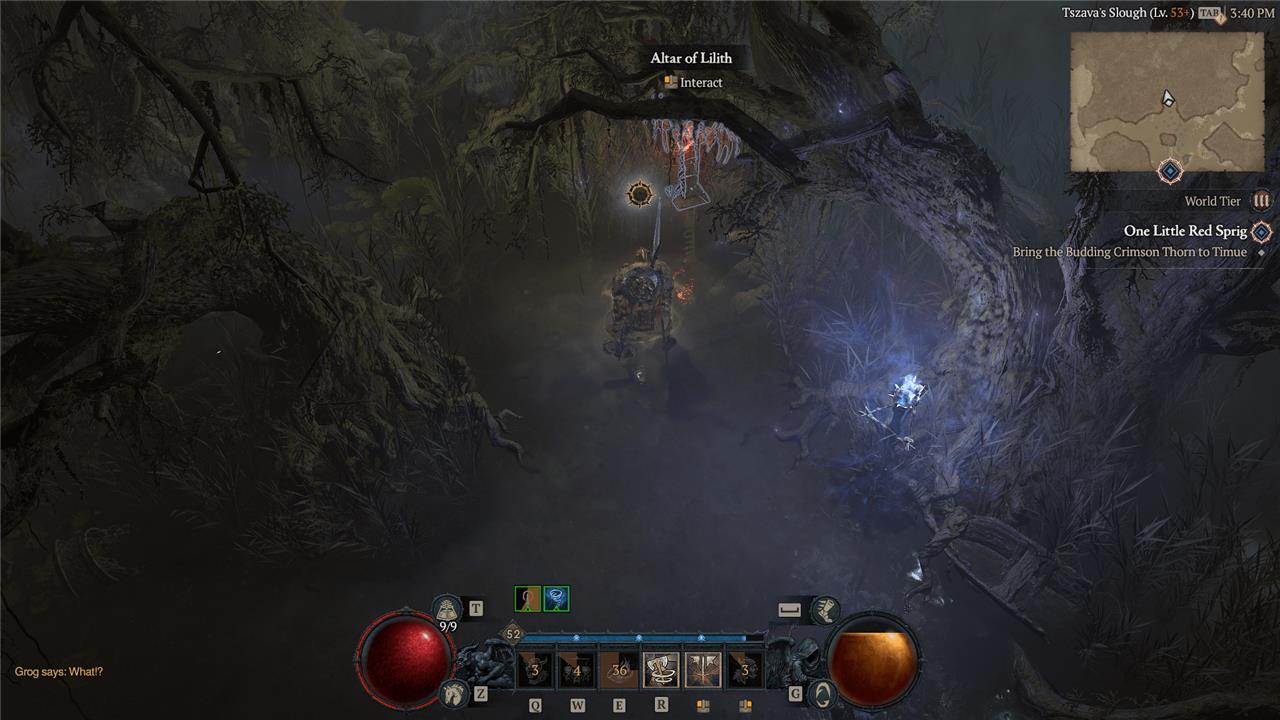1280x720 pixels.
Task: Select the skill slot with the 4 cooldown
Action: tap(576, 670)
